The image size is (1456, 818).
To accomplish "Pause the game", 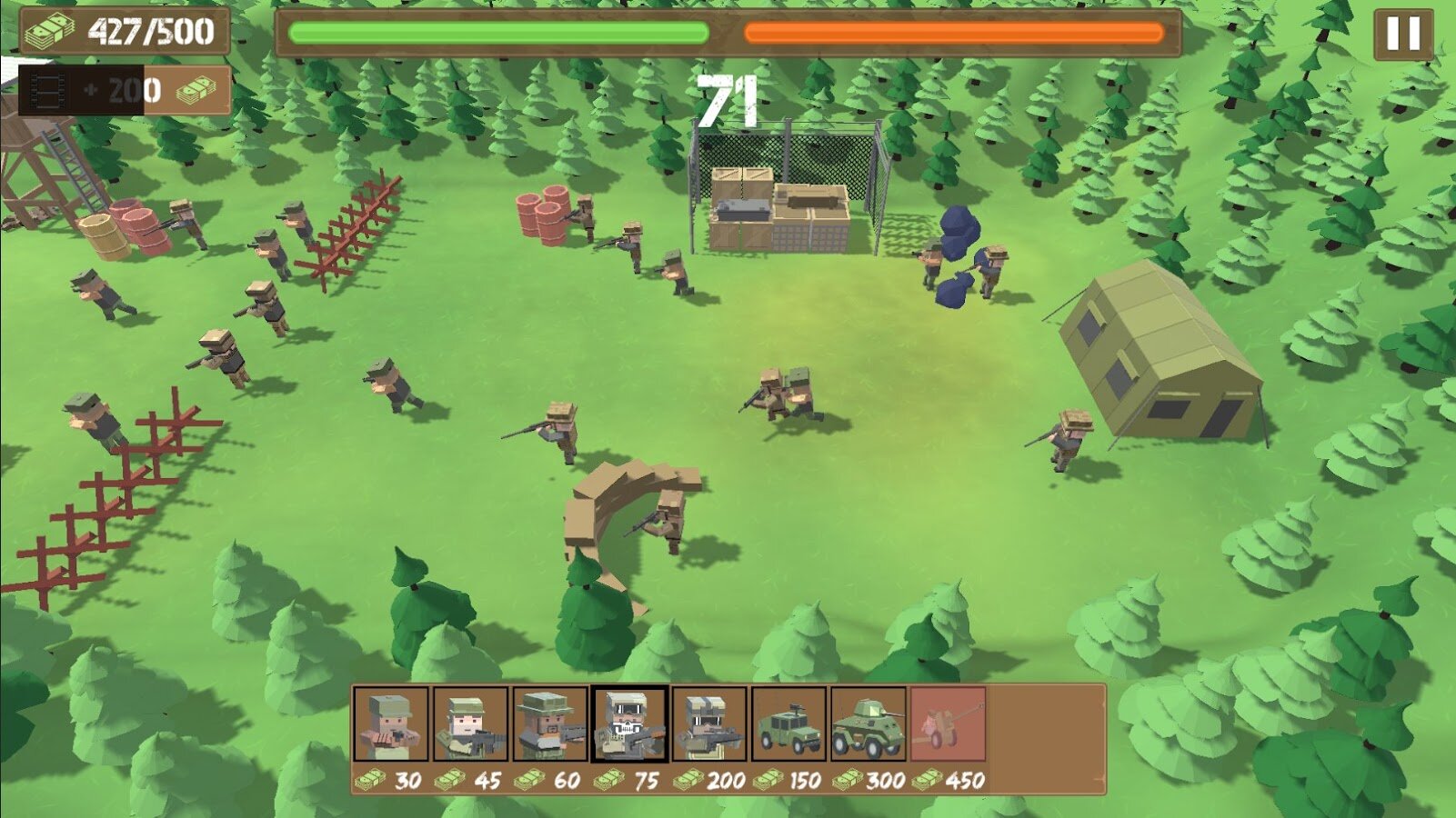I will pos(1402,35).
